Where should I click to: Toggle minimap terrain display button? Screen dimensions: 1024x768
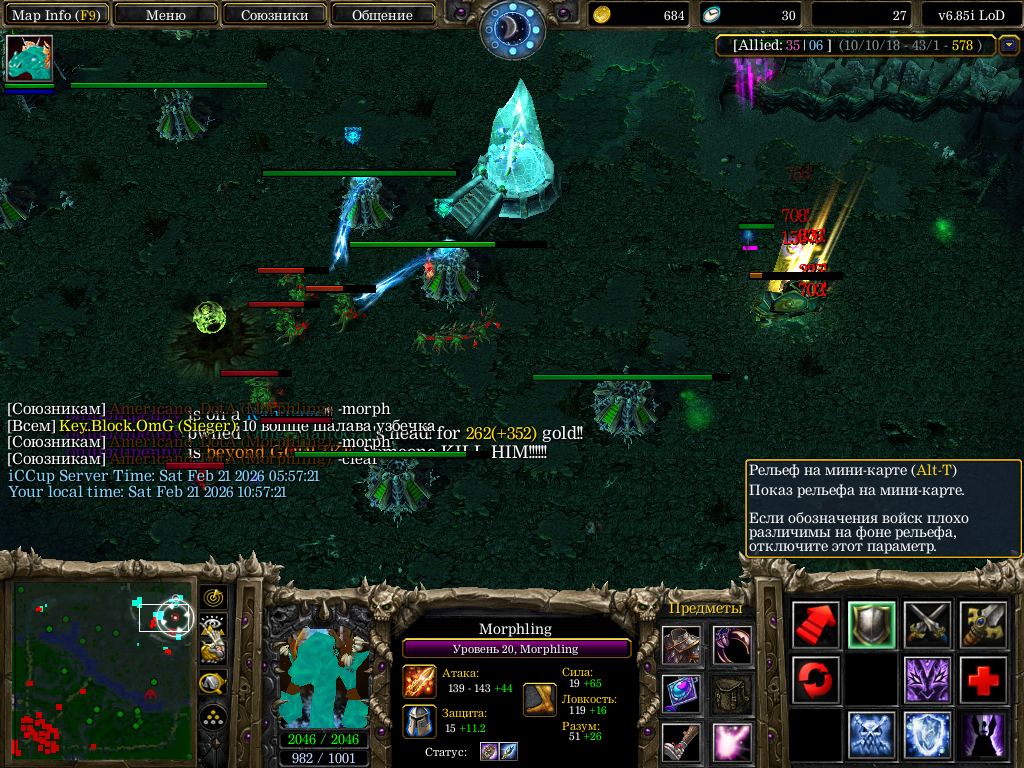tap(213, 625)
